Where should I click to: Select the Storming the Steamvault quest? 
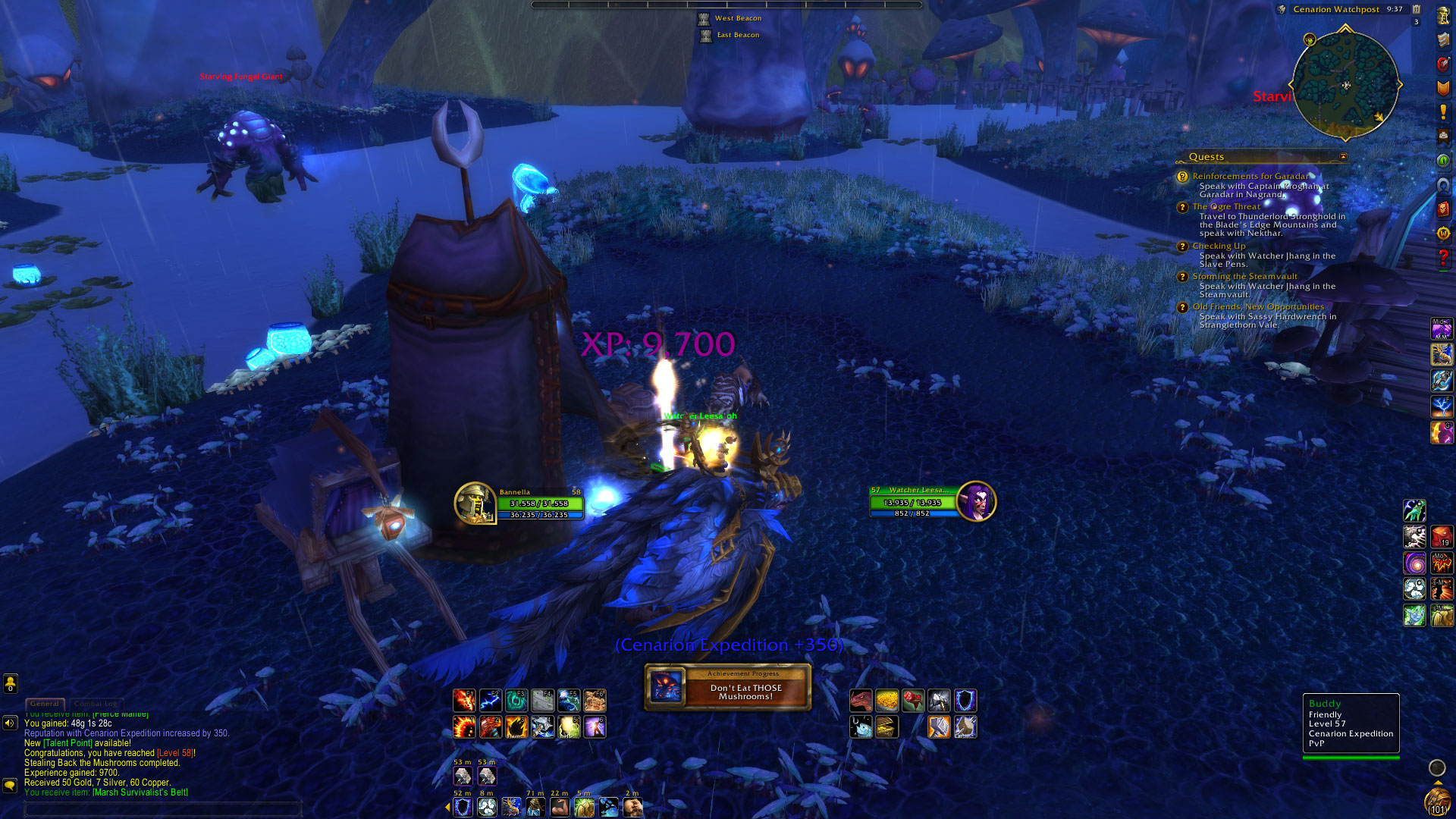click(1244, 276)
